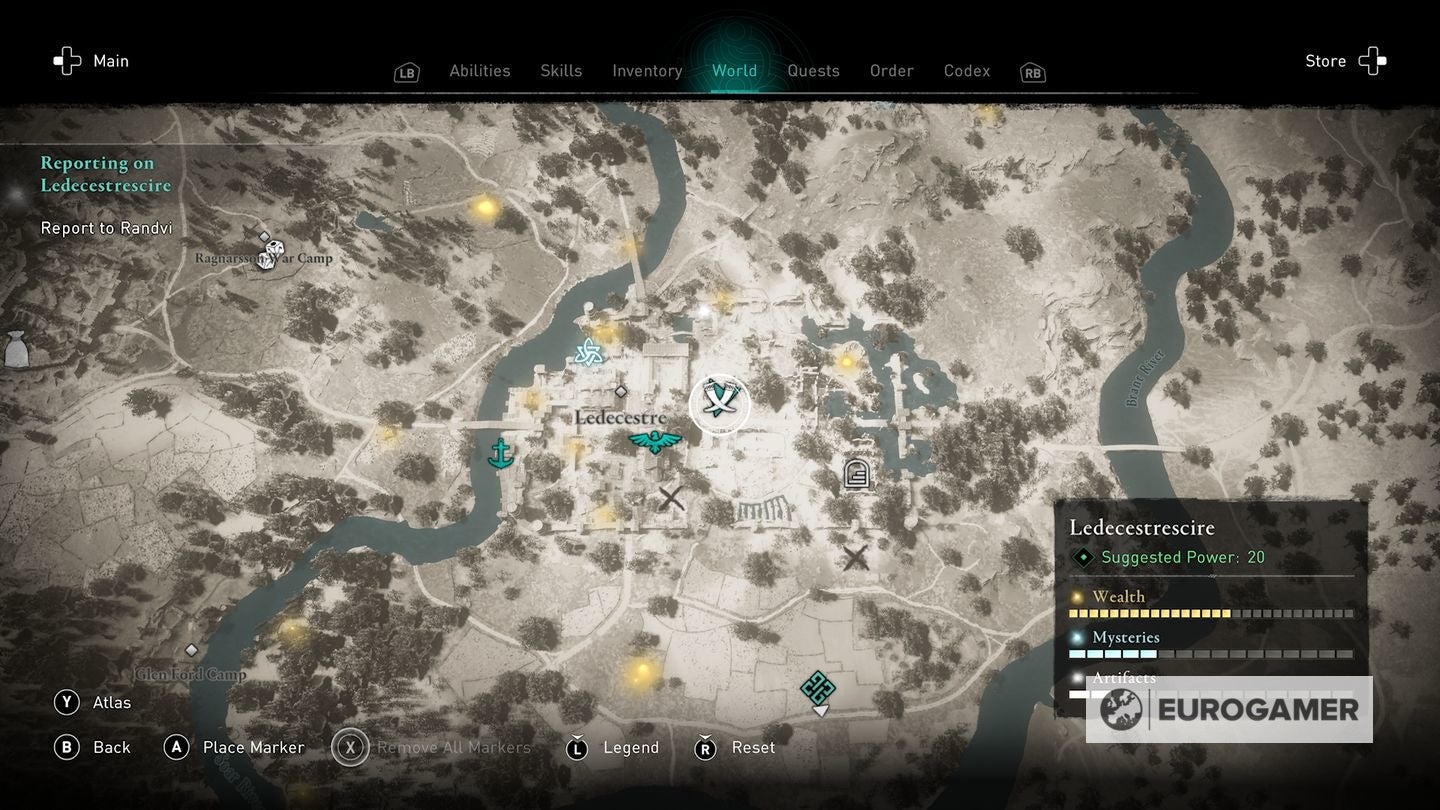Viewport: 1440px width, 810px height.
Task: Select the X marker southeast of Ledecestre
Action: pos(855,557)
